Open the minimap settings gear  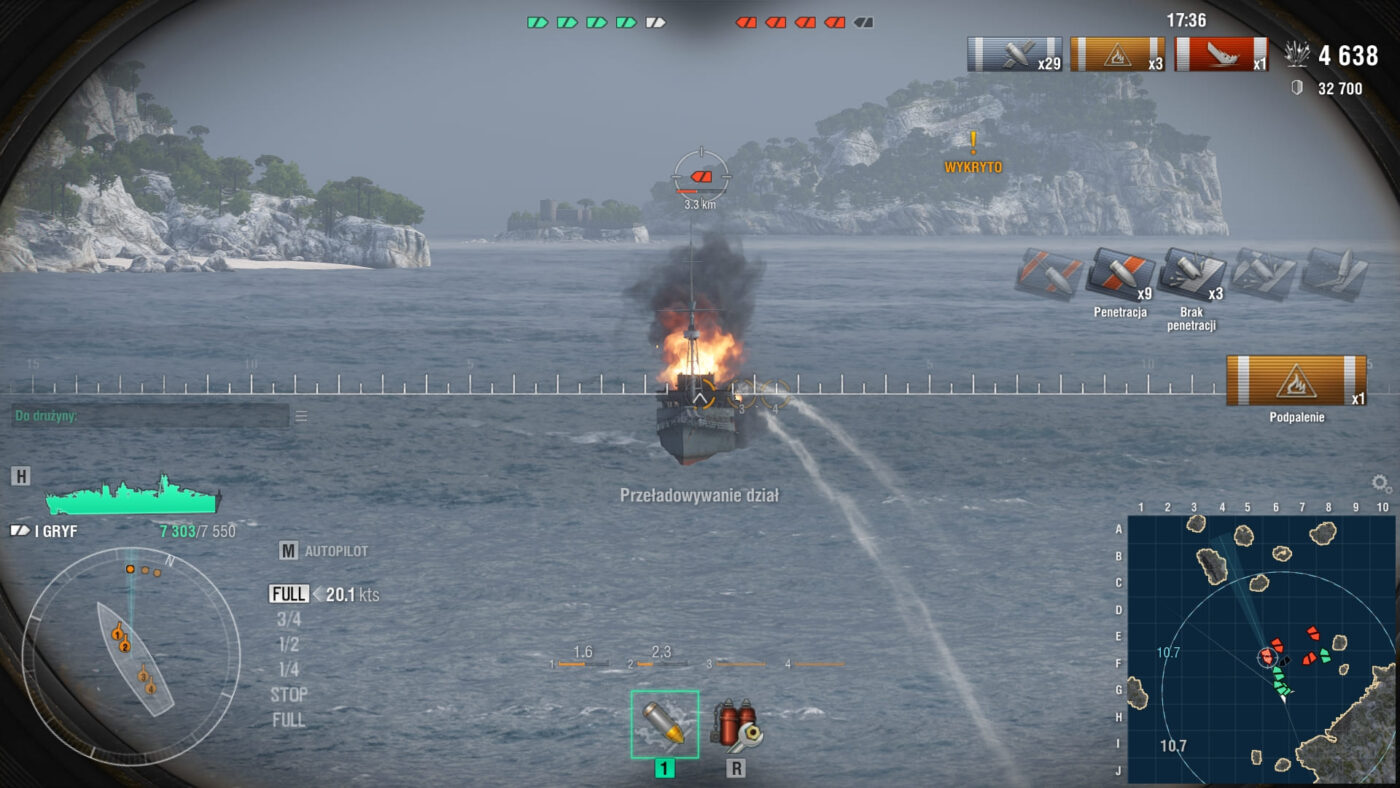point(1381,484)
